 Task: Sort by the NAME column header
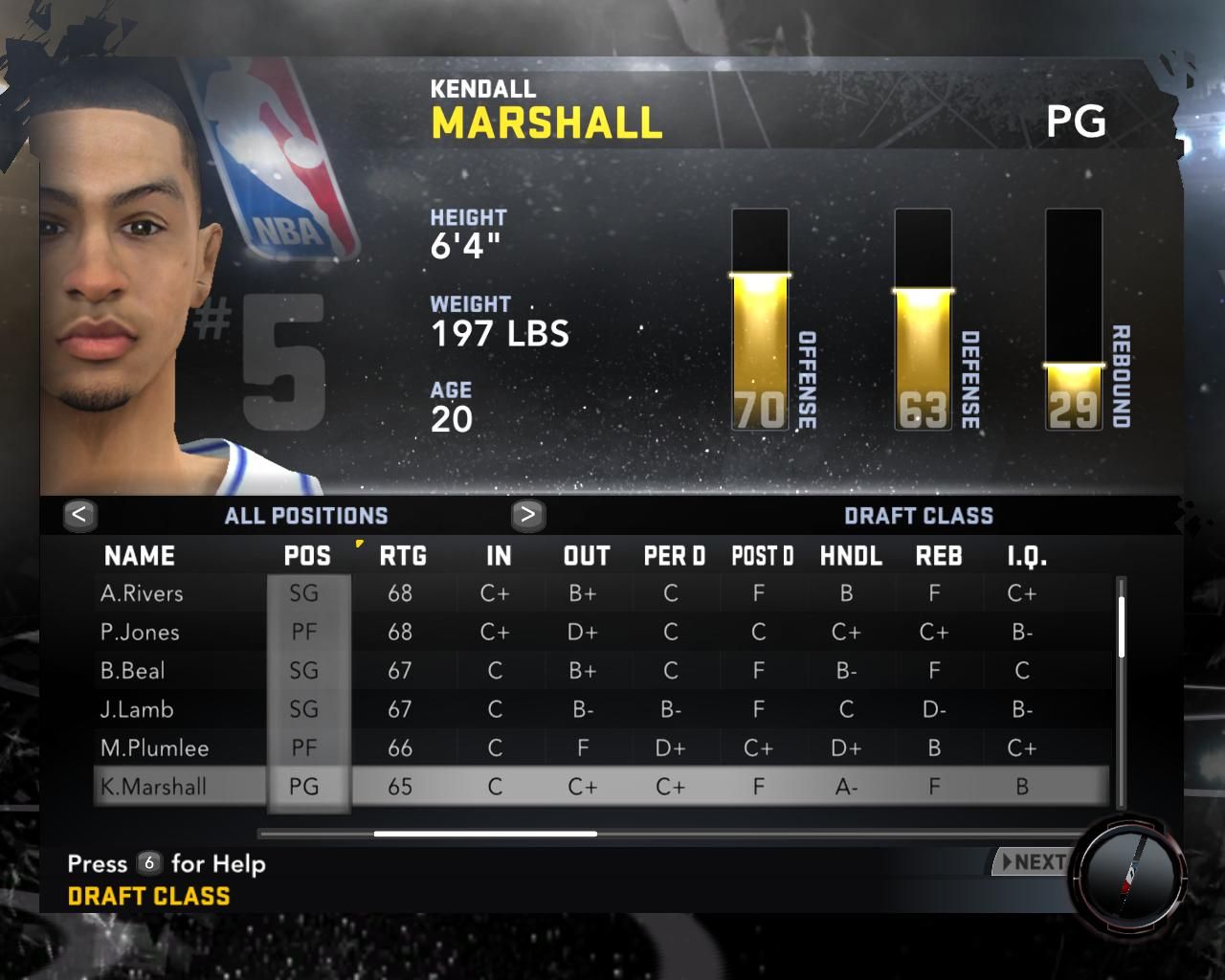[140, 556]
